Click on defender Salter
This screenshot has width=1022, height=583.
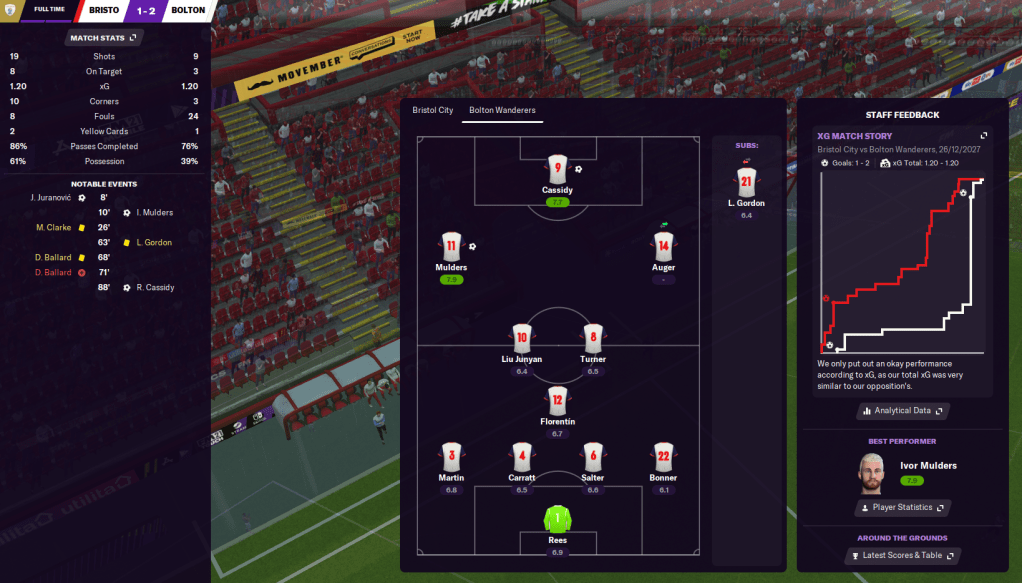tap(592, 457)
